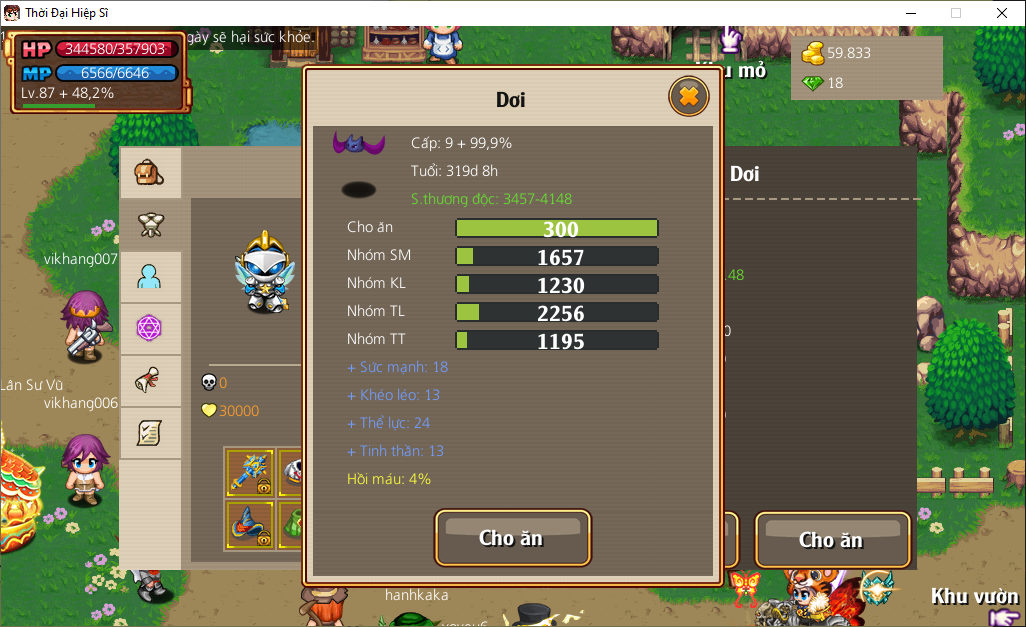Select the blue character silhouette tab

pyautogui.click(x=150, y=277)
